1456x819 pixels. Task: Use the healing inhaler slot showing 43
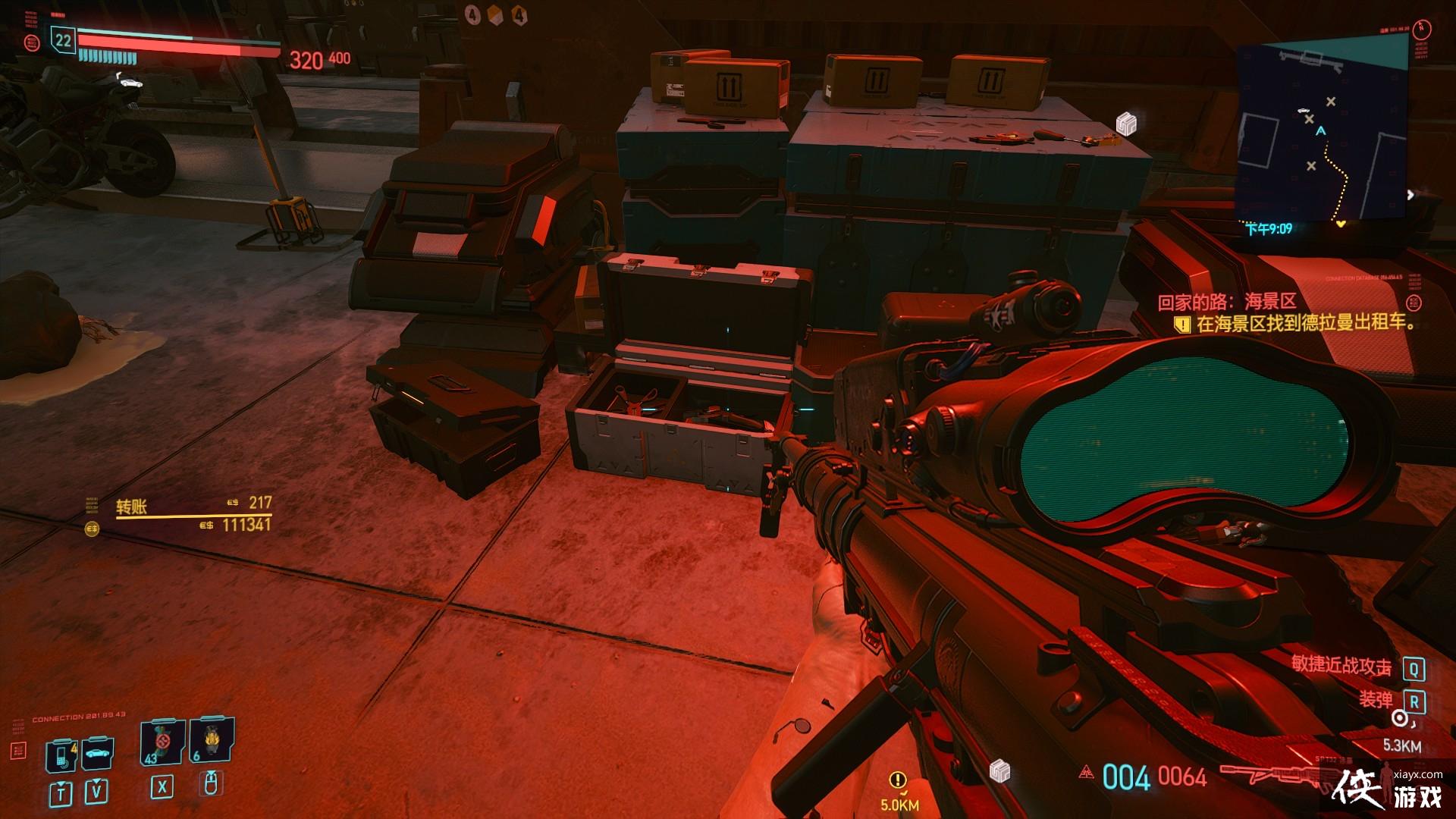[162, 742]
